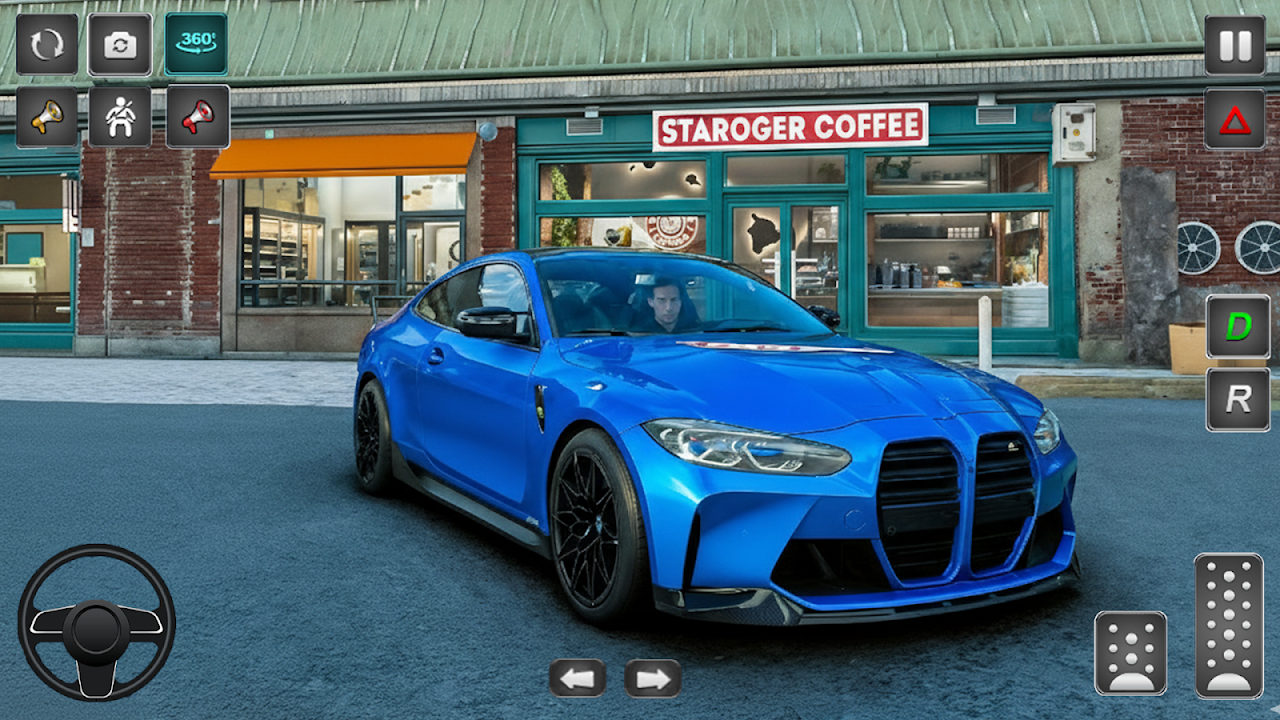Turn on the red hazard triangle lights
The width and height of the screenshot is (1280, 720).
(1235, 119)
